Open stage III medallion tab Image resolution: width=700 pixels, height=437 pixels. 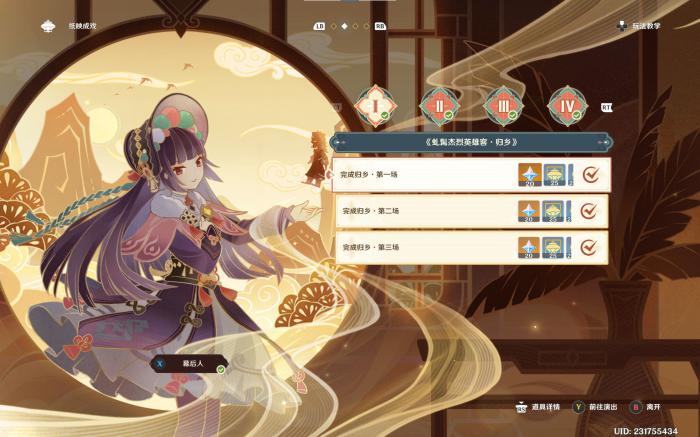pyautogui.click(x=500, y=104)
